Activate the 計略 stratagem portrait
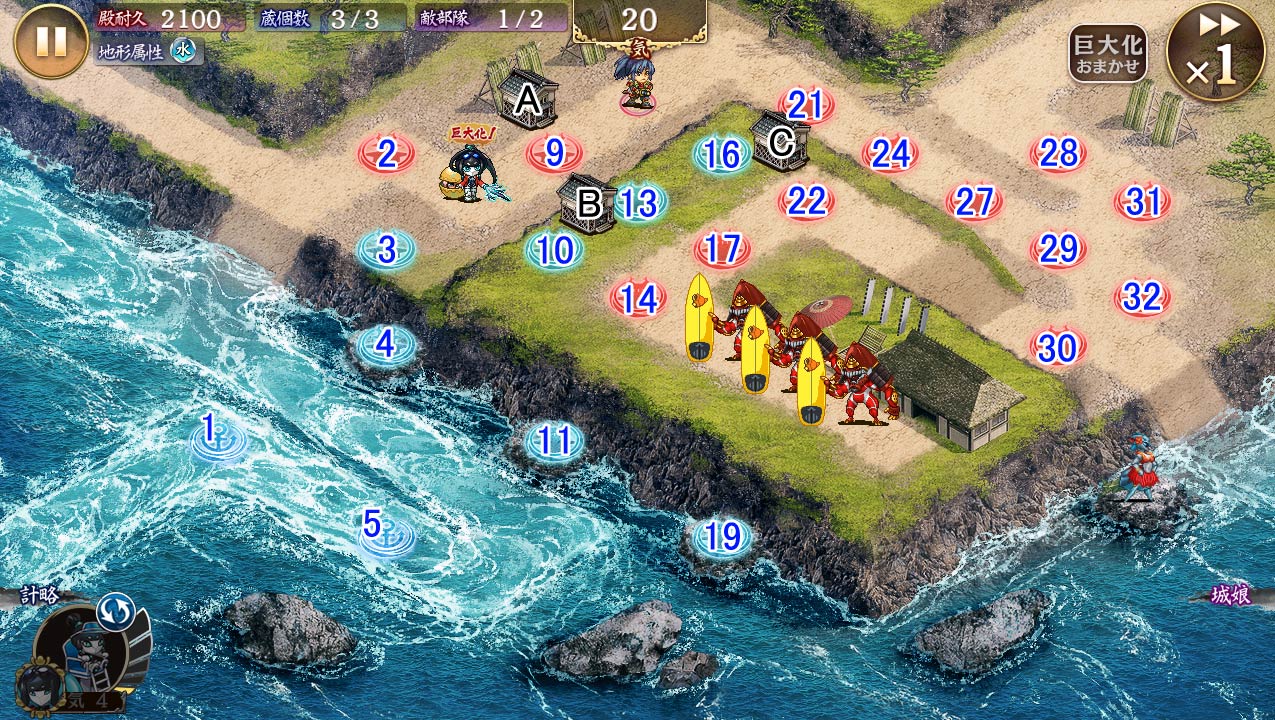The width and height of the screenshot is (1275, 720). tap(80, 655)
